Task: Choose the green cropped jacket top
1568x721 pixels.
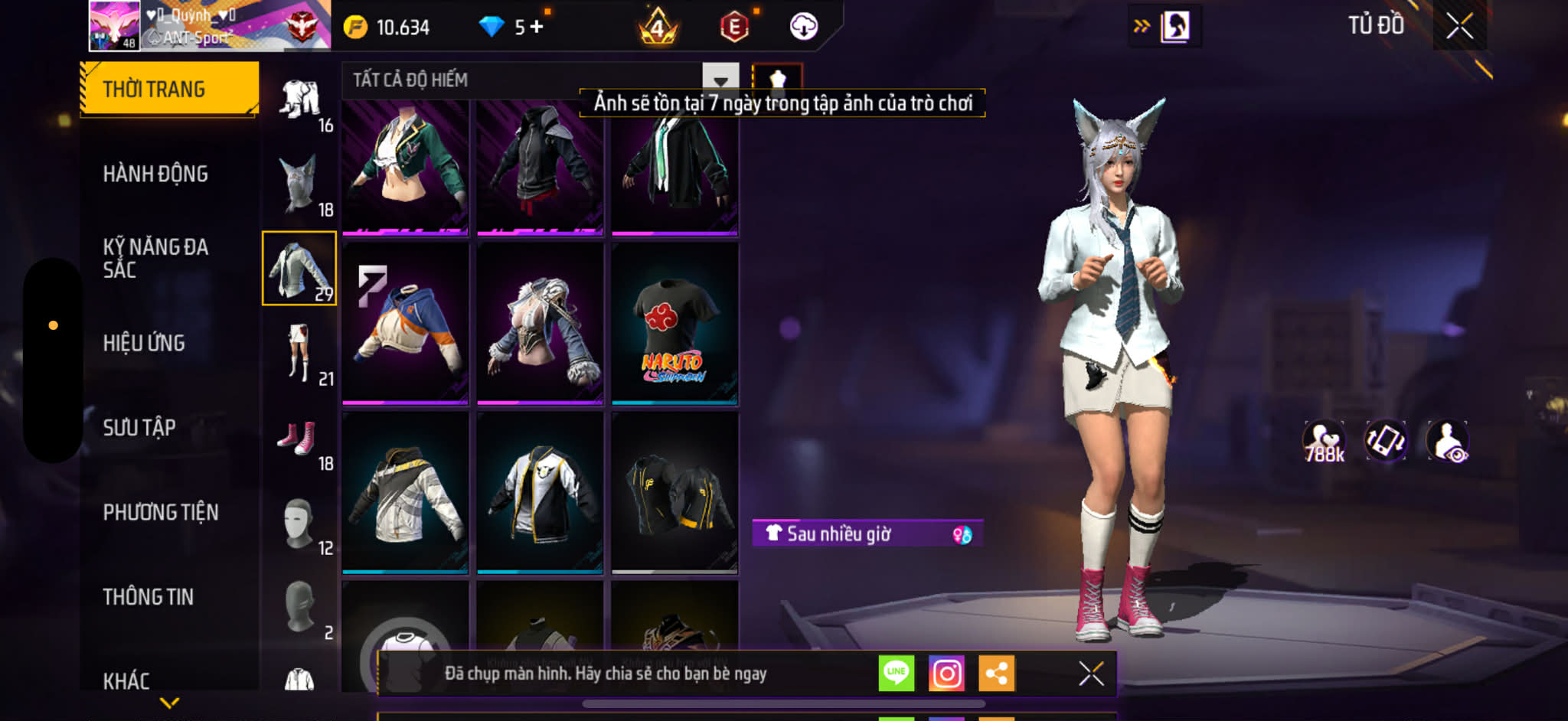Action: [405, 165]
